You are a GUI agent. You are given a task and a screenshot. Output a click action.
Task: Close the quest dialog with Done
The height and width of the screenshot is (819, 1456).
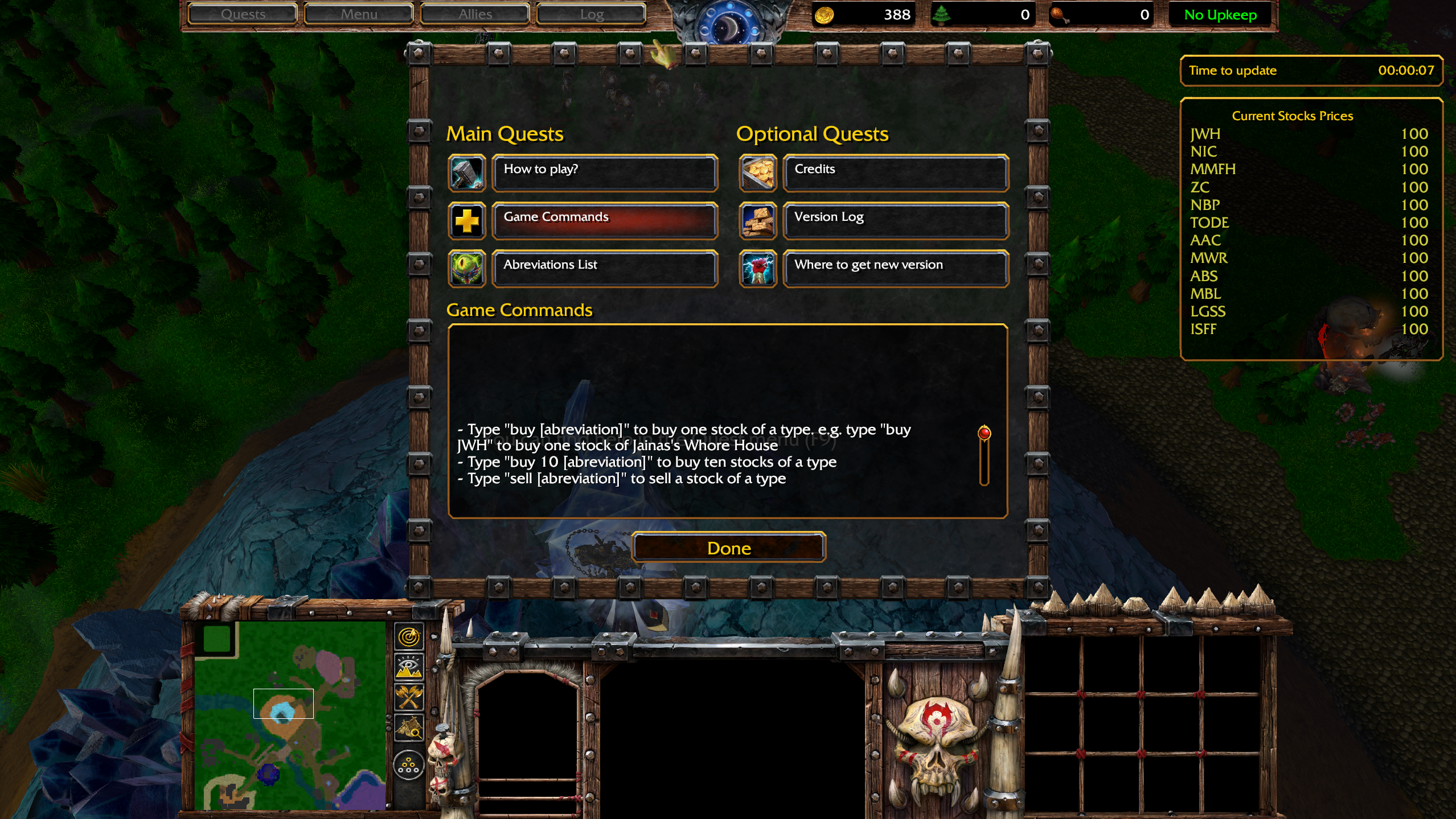[728, 548]
